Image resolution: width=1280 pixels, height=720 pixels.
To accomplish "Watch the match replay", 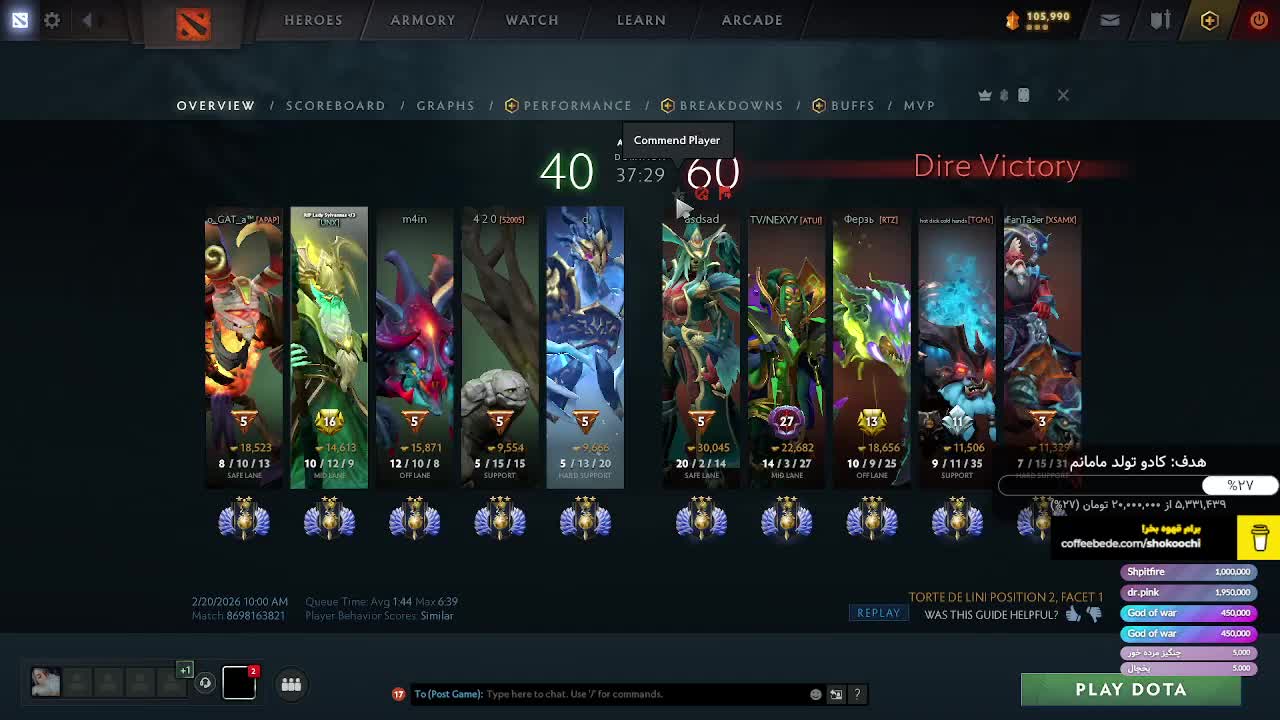I will tap(878, 613).
